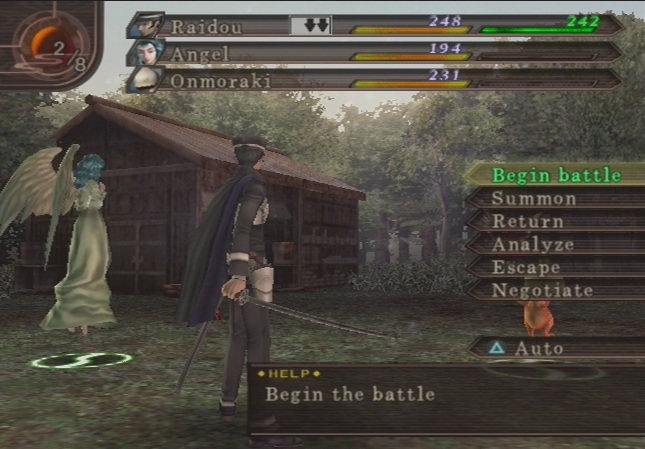Activate the Auto battle option
The height and width of the screenshot is (449, 645).
pyautogui.click(x=538, y=348)
